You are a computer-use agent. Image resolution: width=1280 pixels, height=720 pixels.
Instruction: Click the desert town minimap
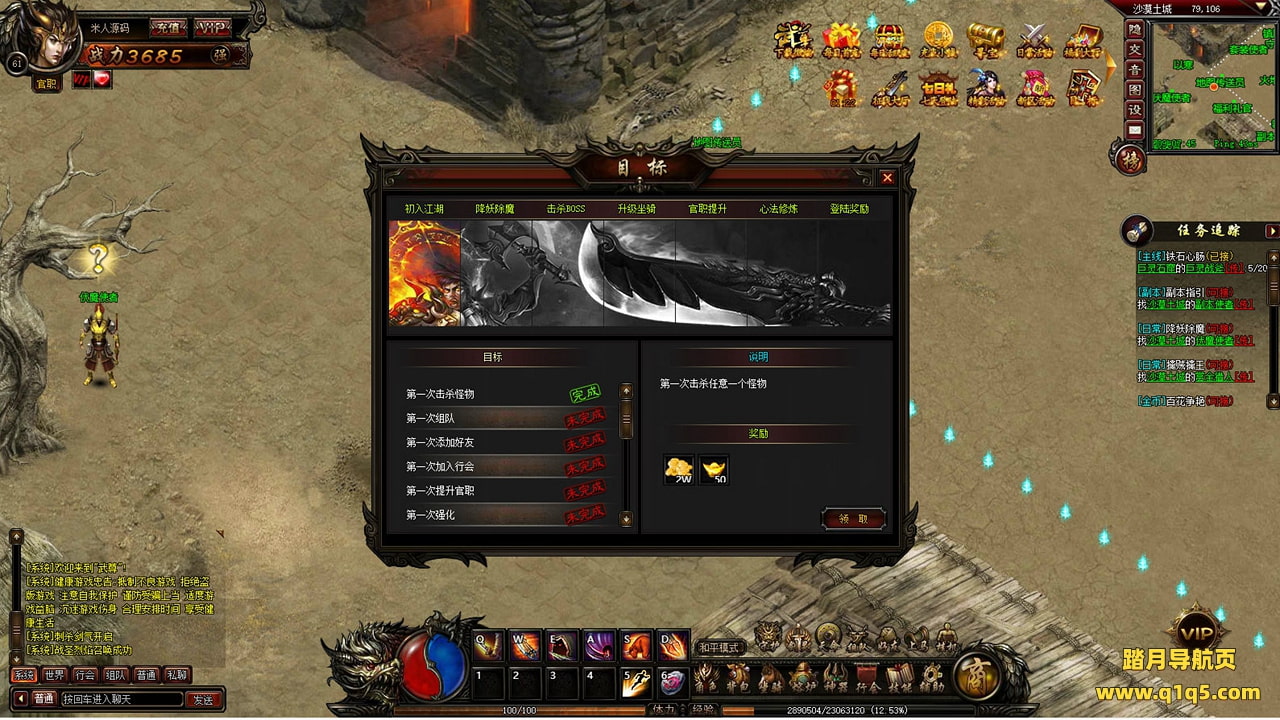[1212, 82]
